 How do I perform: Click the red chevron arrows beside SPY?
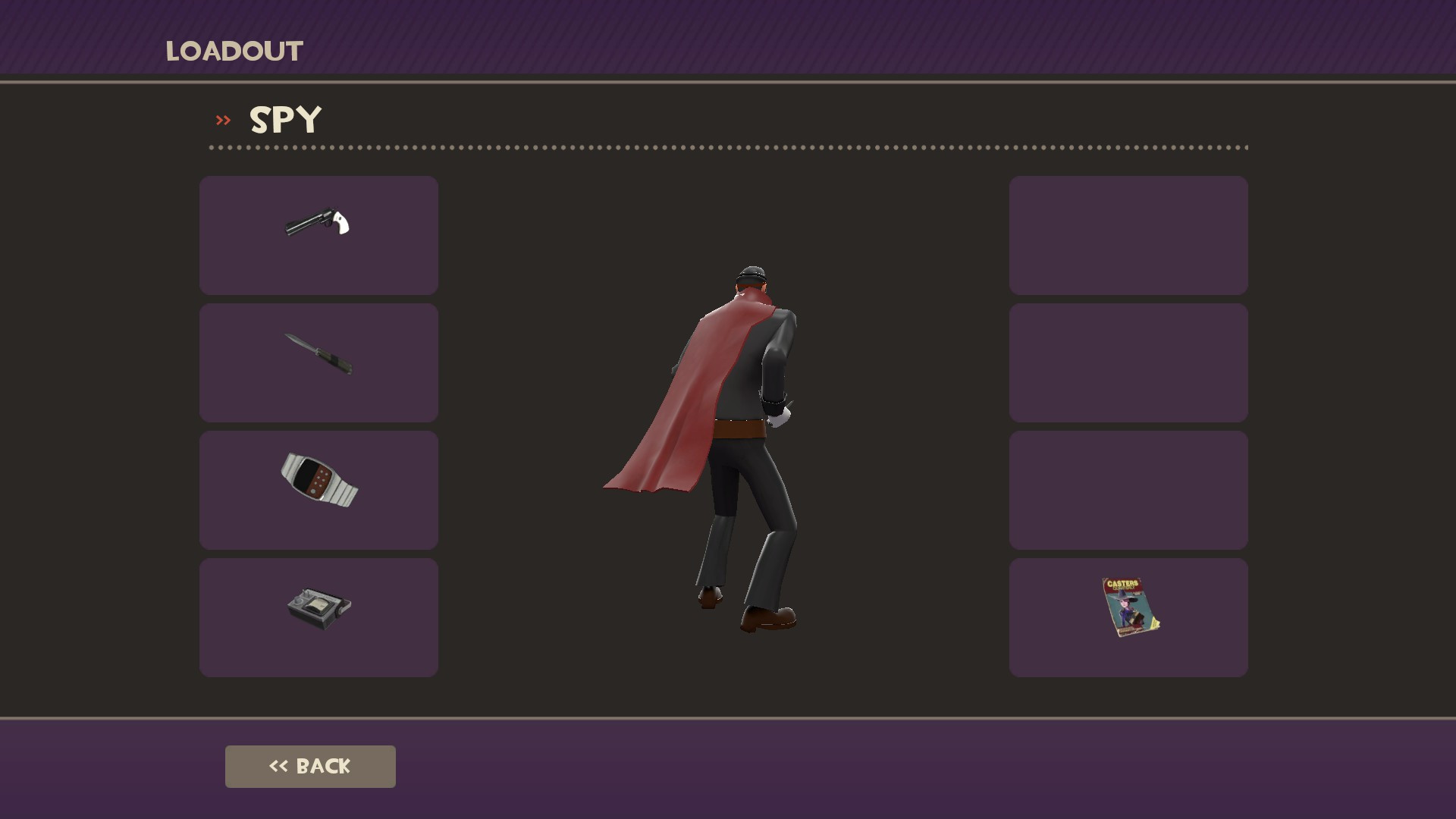[222, 120]
